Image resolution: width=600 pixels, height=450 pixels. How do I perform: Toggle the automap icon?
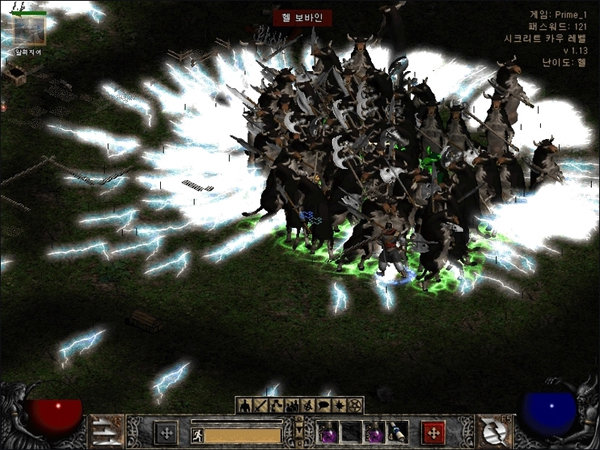307,406
